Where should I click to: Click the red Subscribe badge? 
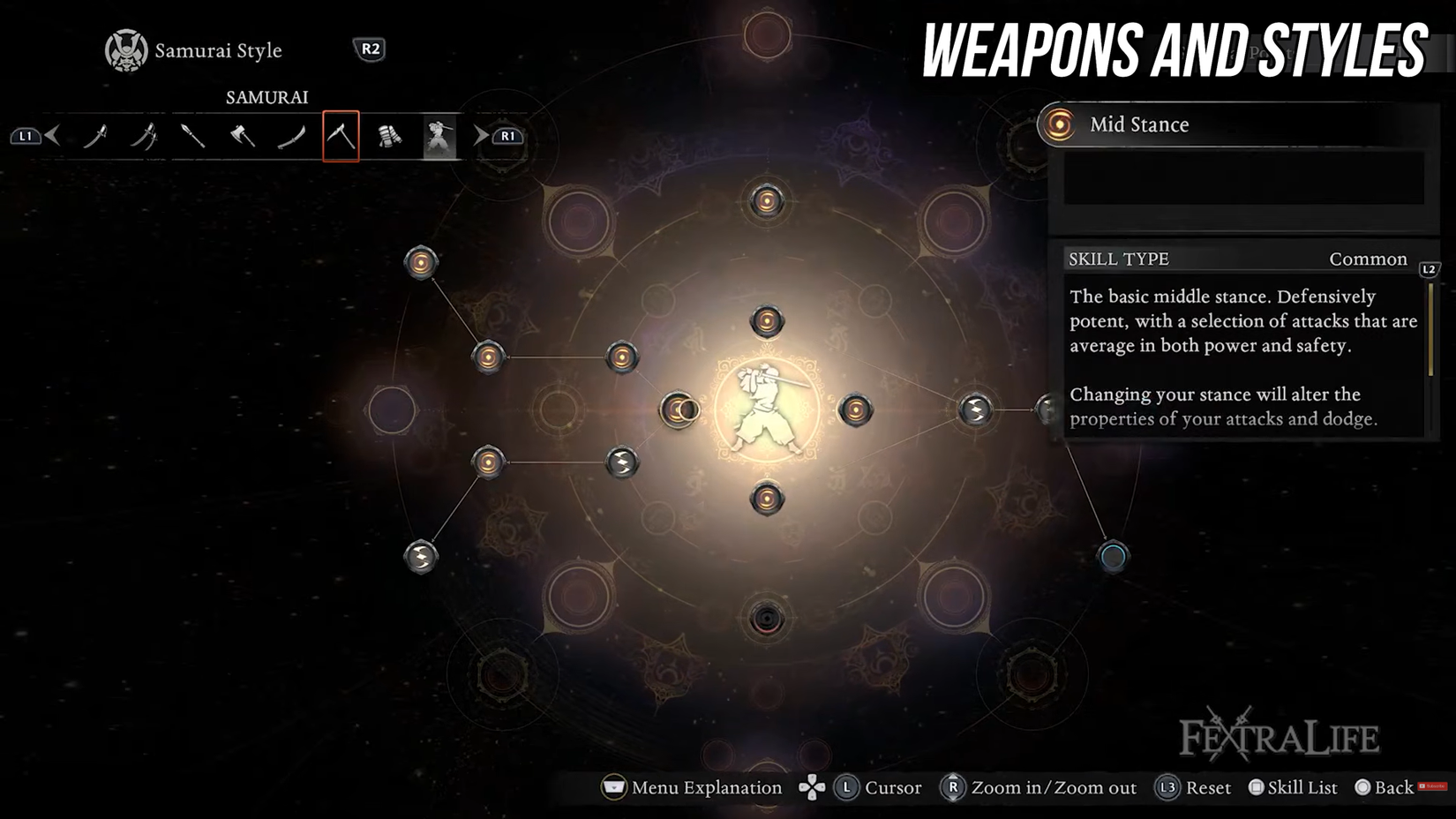[1431, 787]
